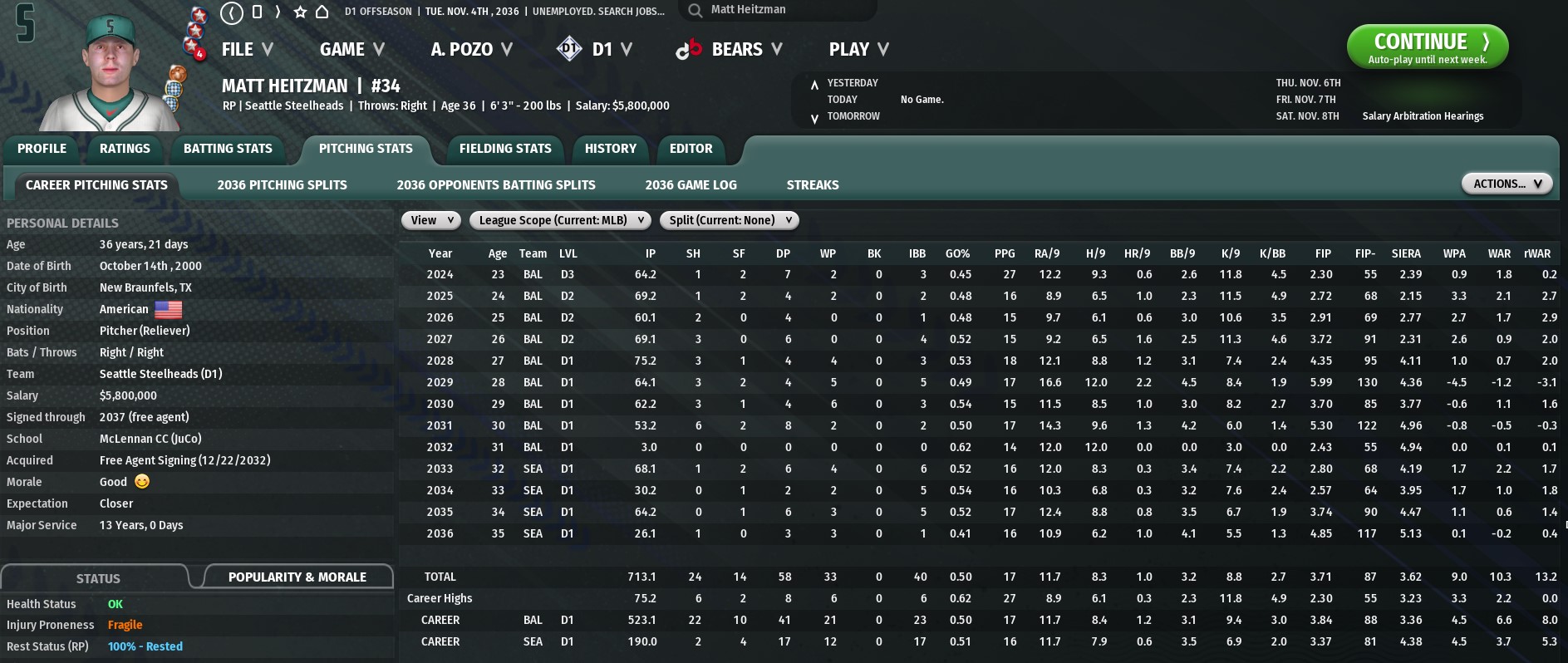Image resolution: width=1568 pixels, height=663 pixels.
Task: Switch to the RATINGS tab
Action: [125, 149]
